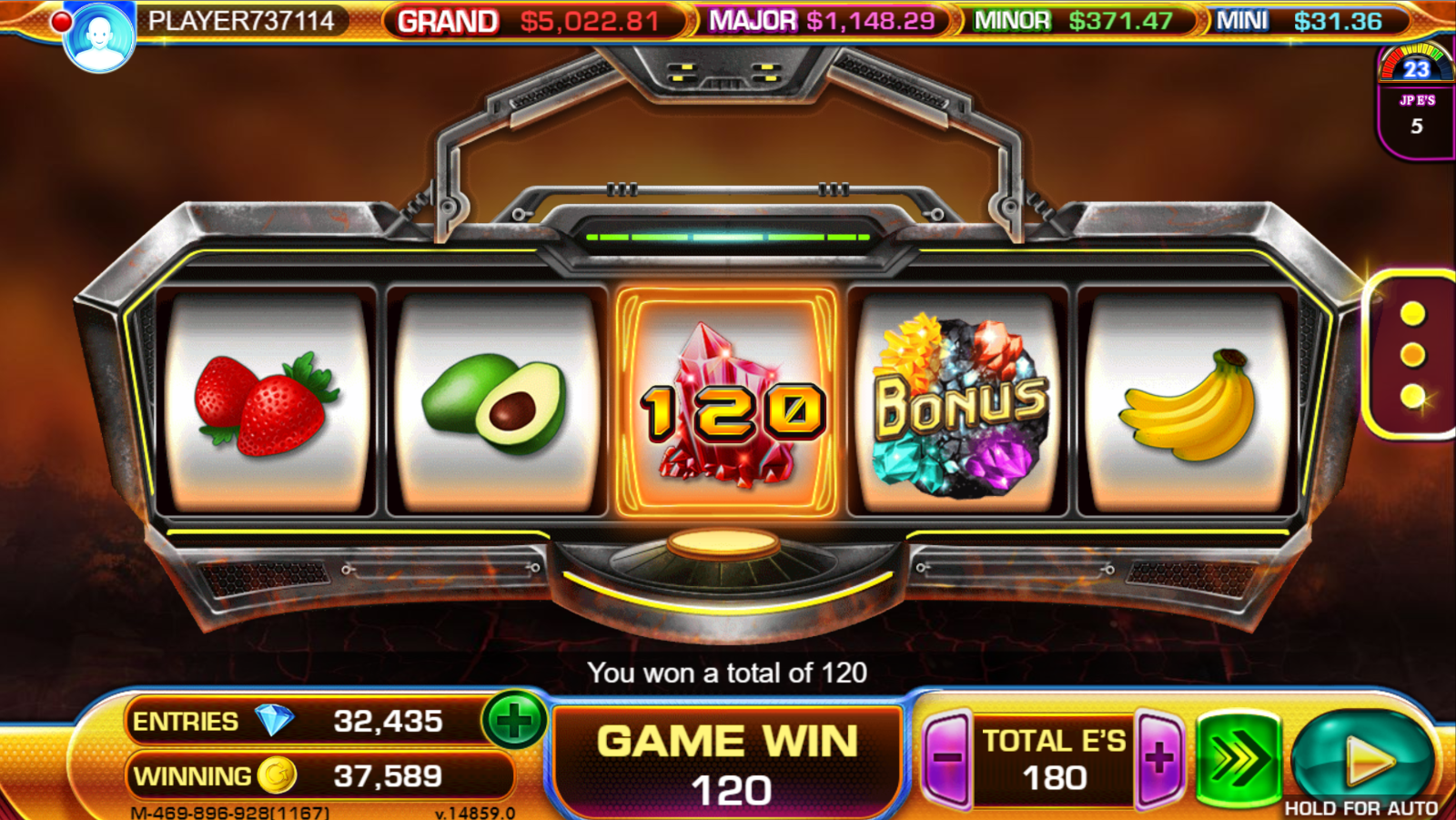
Task: View the Major jackpot banner
Action: (822, 21)
